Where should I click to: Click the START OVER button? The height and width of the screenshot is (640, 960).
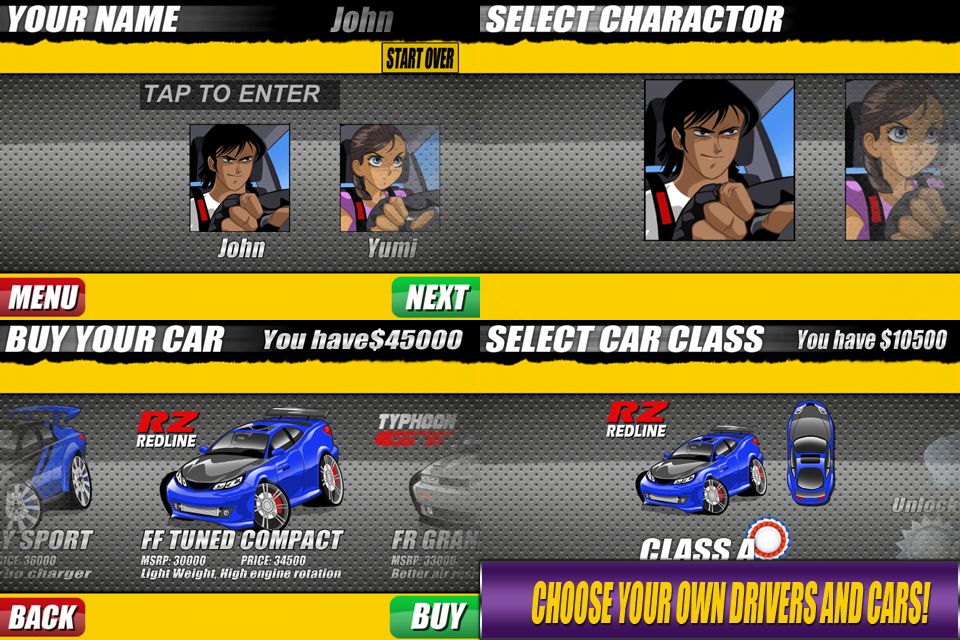420,58
